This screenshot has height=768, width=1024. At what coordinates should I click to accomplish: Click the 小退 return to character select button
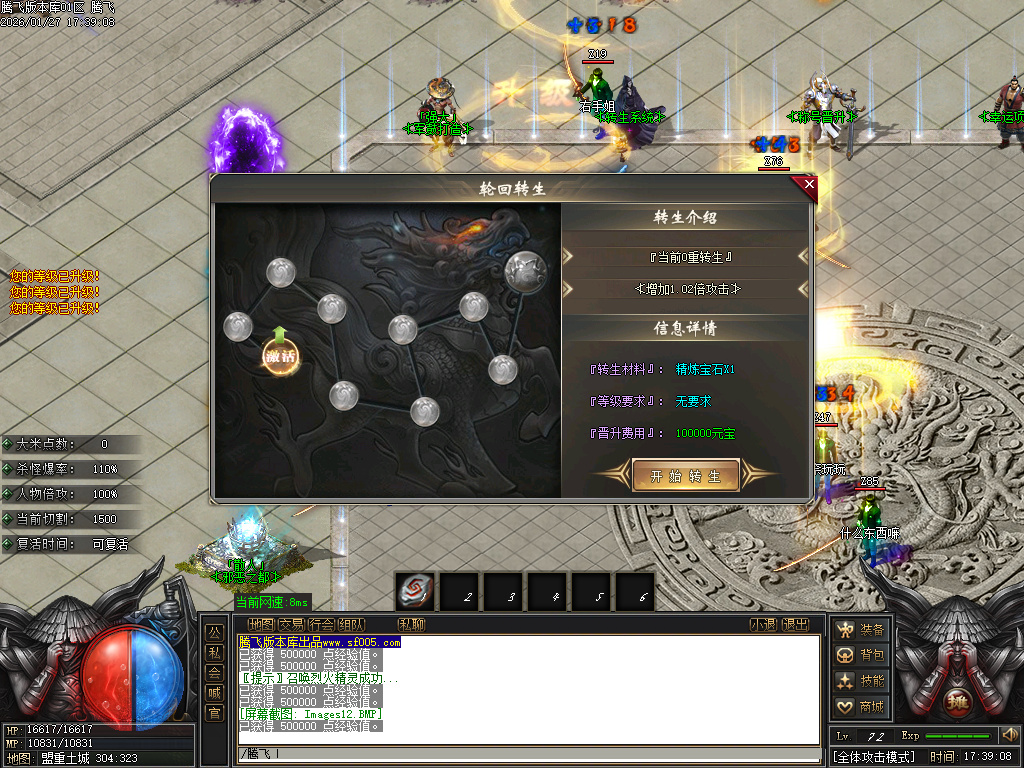coord(763,625)
